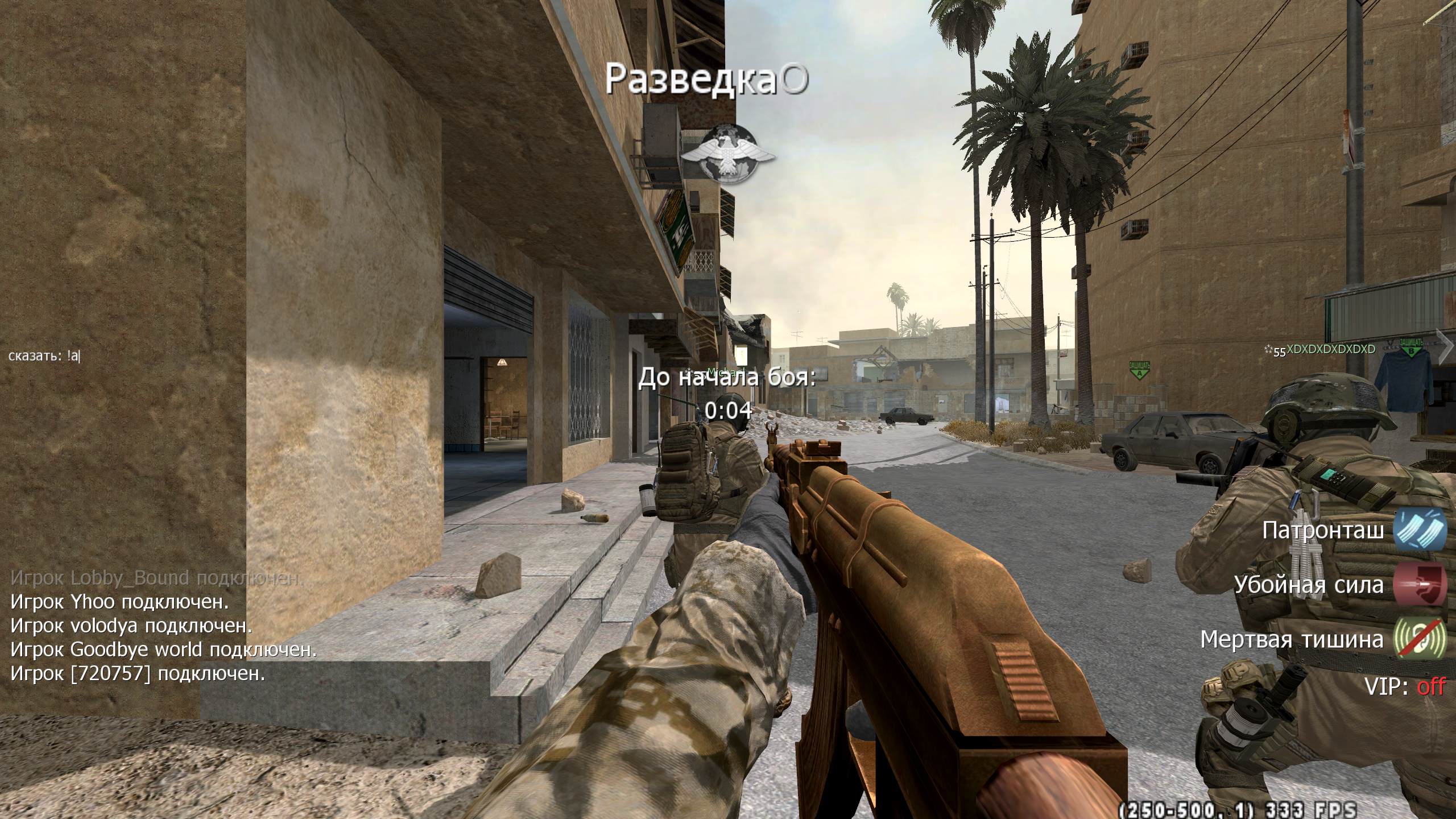Click the eagle faction emblem

[x=728, y=154]
